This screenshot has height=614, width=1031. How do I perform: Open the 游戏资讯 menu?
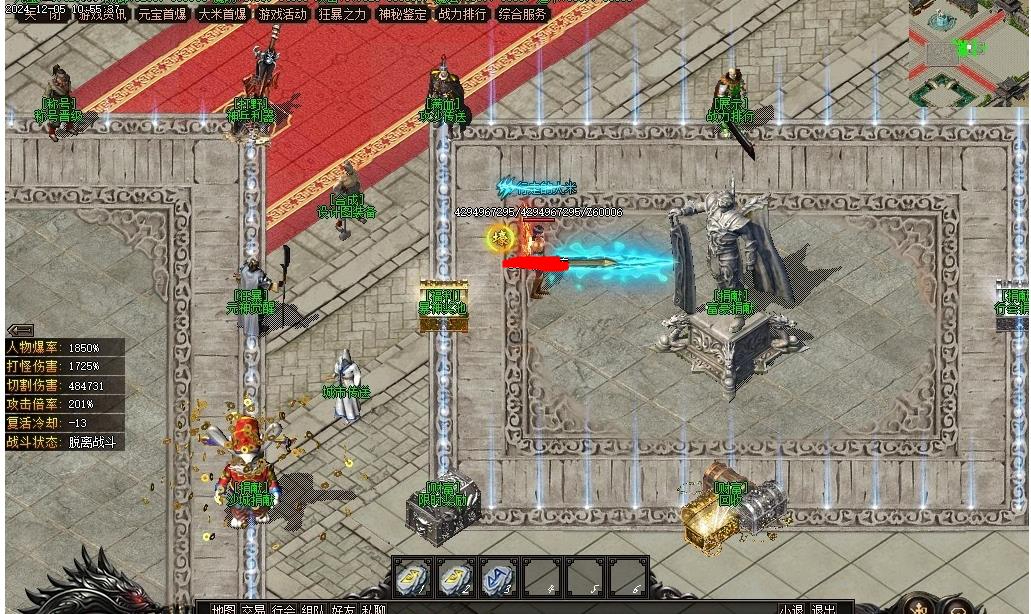click(102, 14)
